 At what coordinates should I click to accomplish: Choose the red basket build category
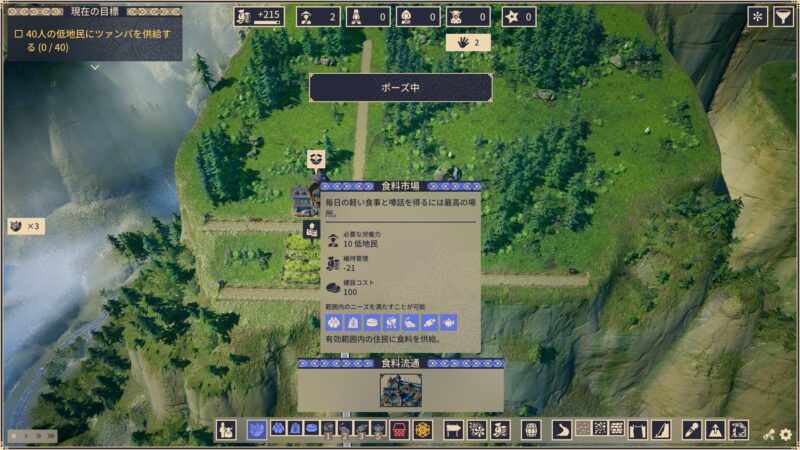pyautogui.click(x=399, y=430)
